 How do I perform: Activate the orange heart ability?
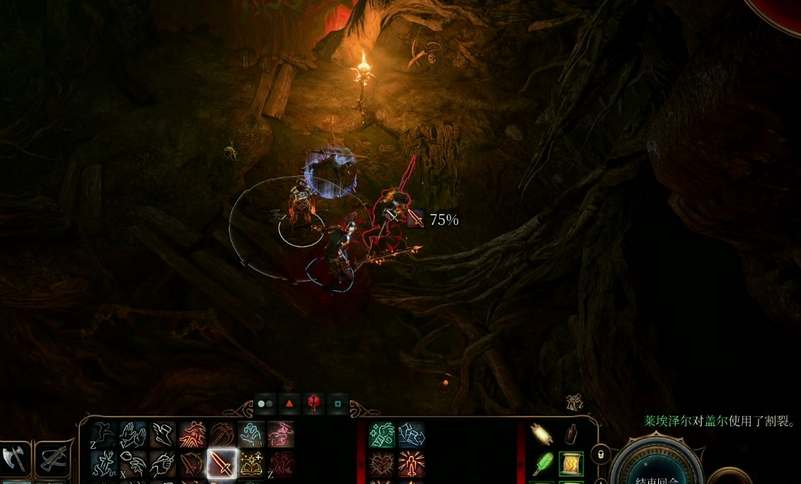(382, 463)
